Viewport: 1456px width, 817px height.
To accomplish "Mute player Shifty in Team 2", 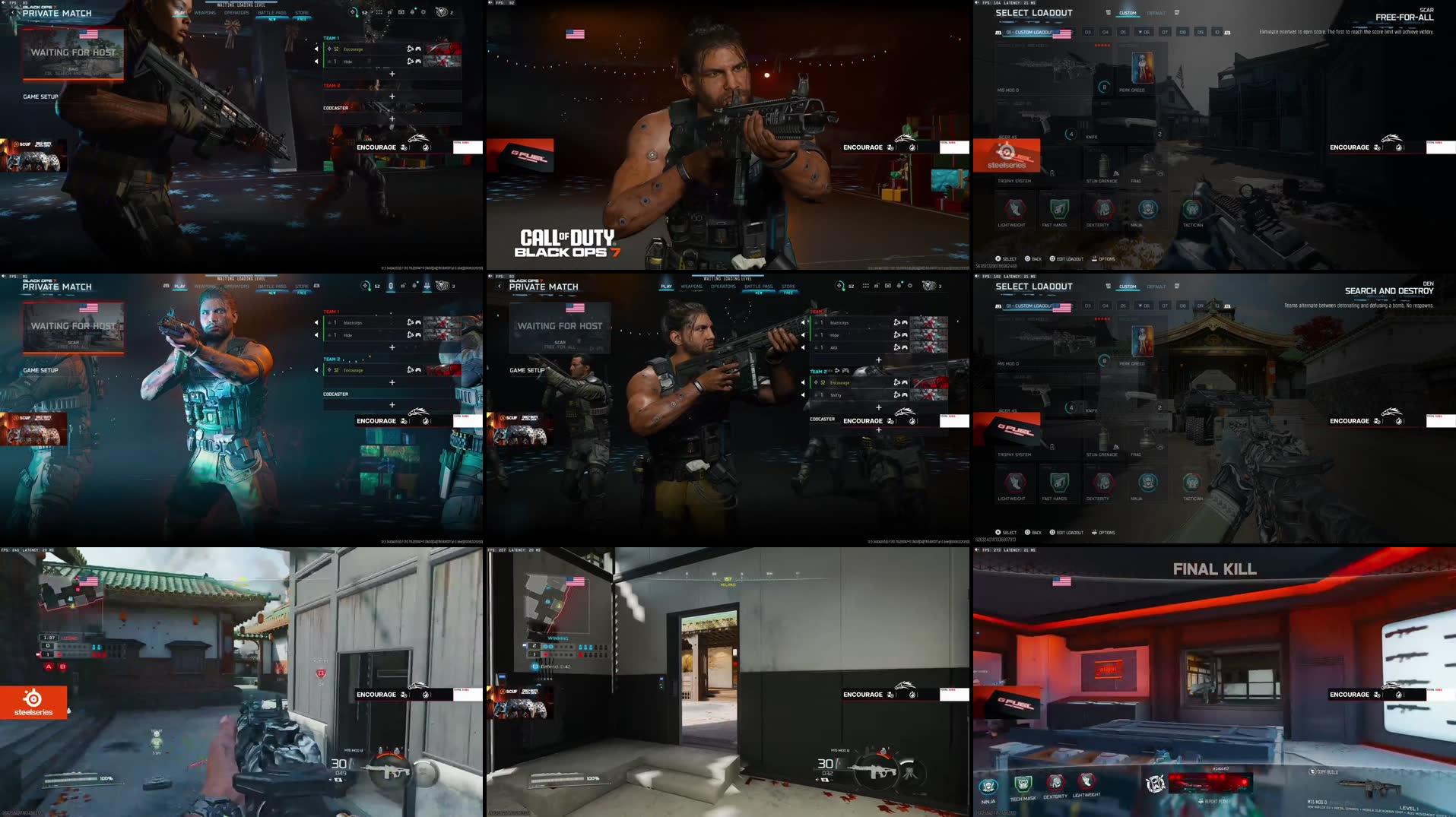I will 802,396.
